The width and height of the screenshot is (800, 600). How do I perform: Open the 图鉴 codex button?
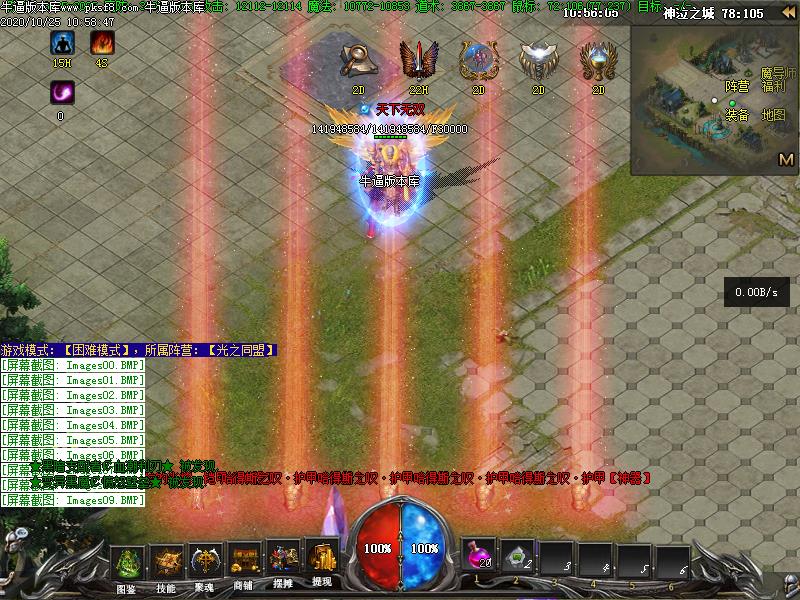click(126, 565)
